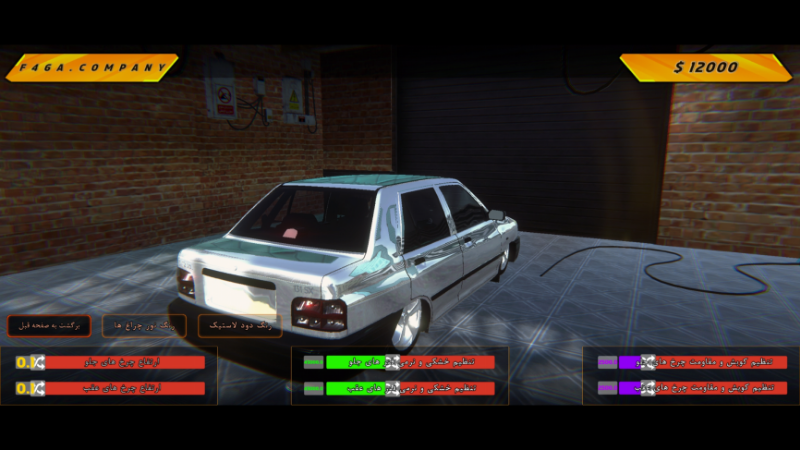
Task: Go back to the previous page
Action: click(x=50, y=326)
